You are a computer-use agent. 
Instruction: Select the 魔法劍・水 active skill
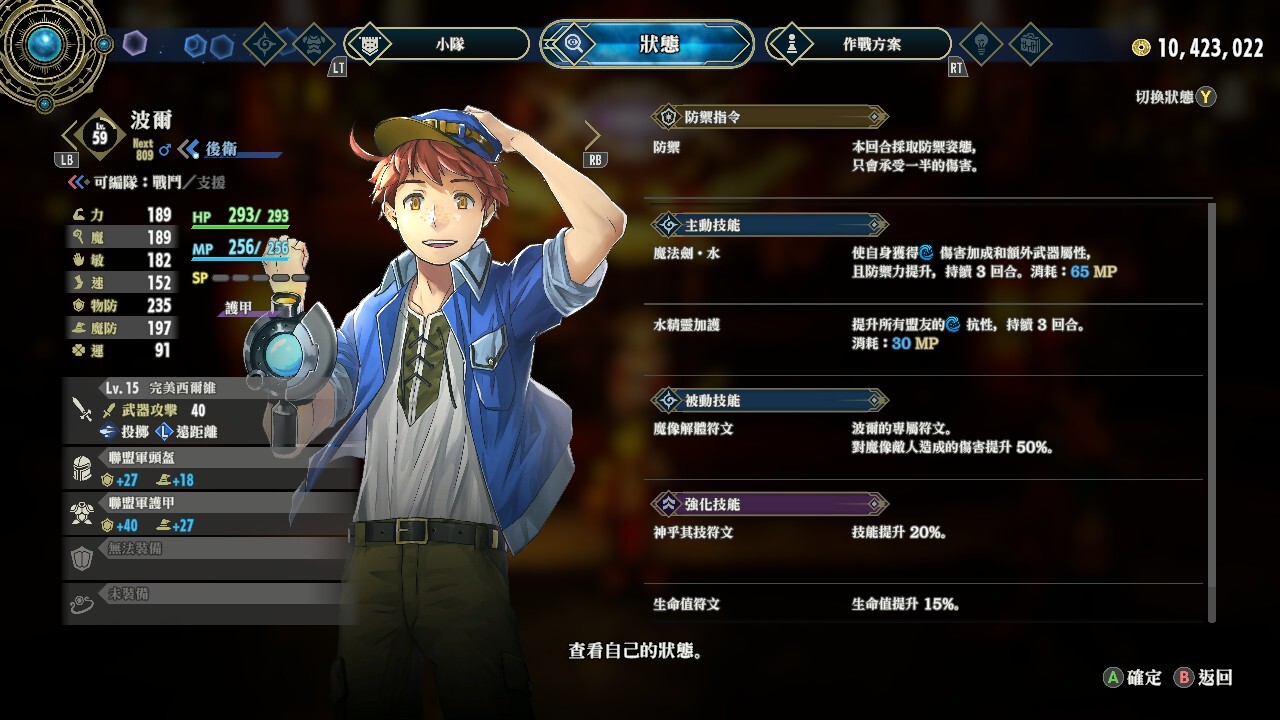(x=925, y=262)
